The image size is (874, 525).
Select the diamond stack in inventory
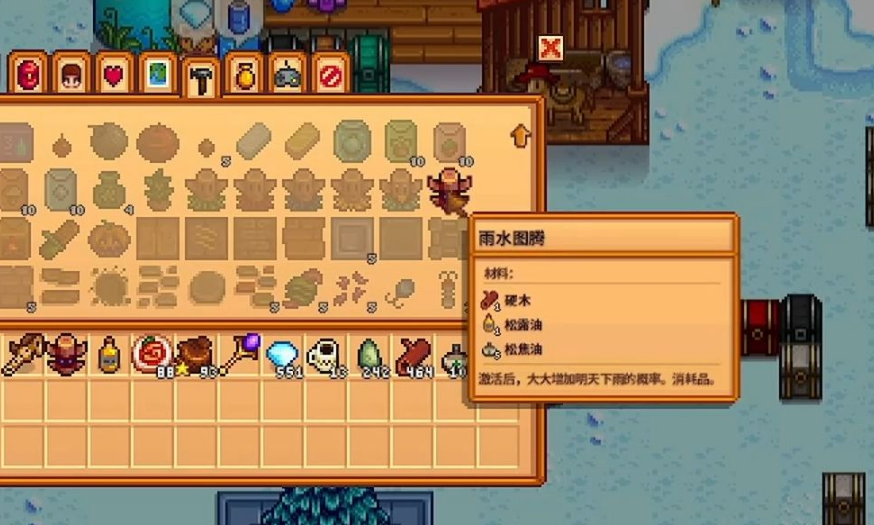(x=283, y=354)
